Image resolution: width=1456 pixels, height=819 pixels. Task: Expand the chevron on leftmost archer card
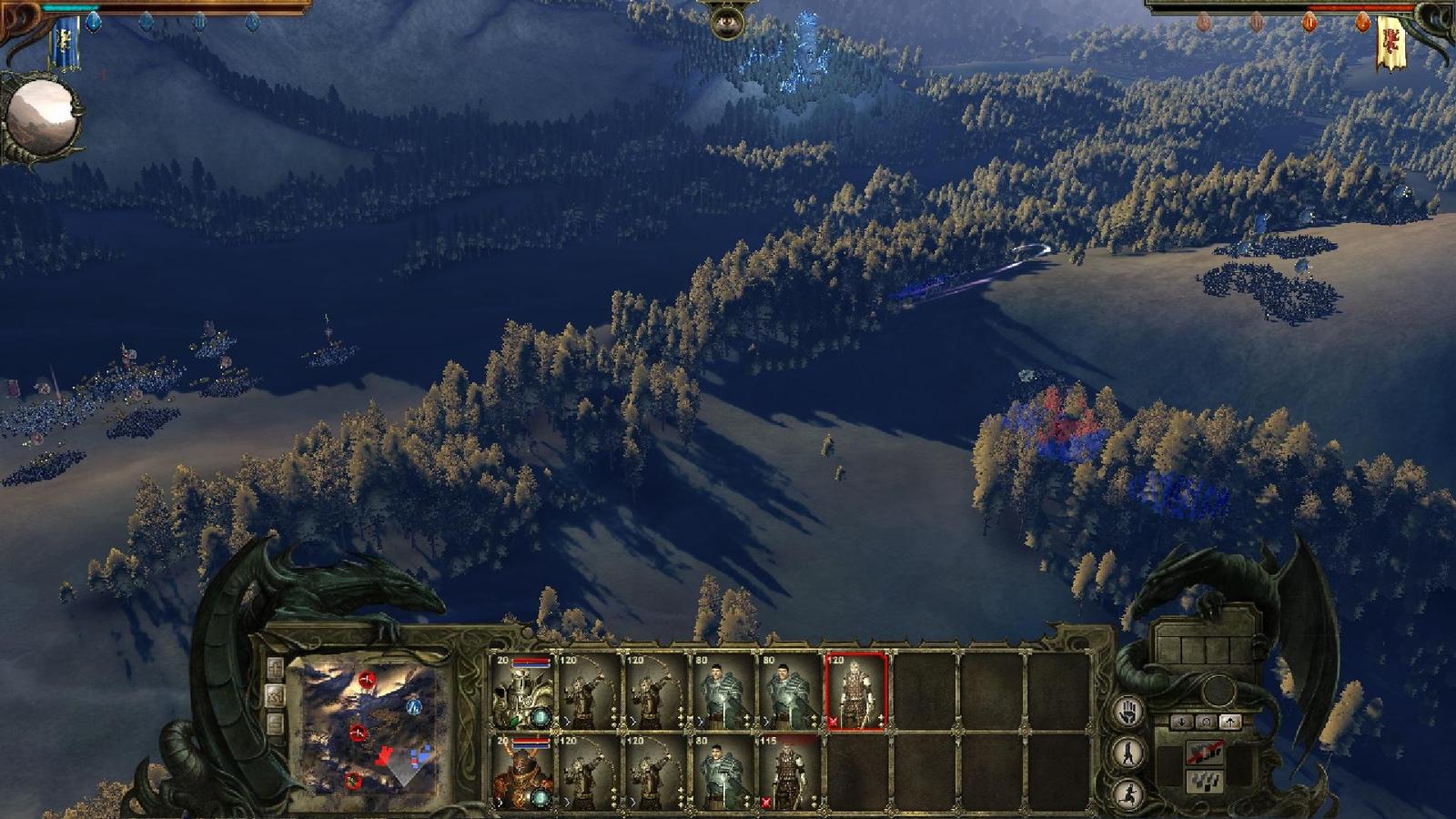pos(565,720)
